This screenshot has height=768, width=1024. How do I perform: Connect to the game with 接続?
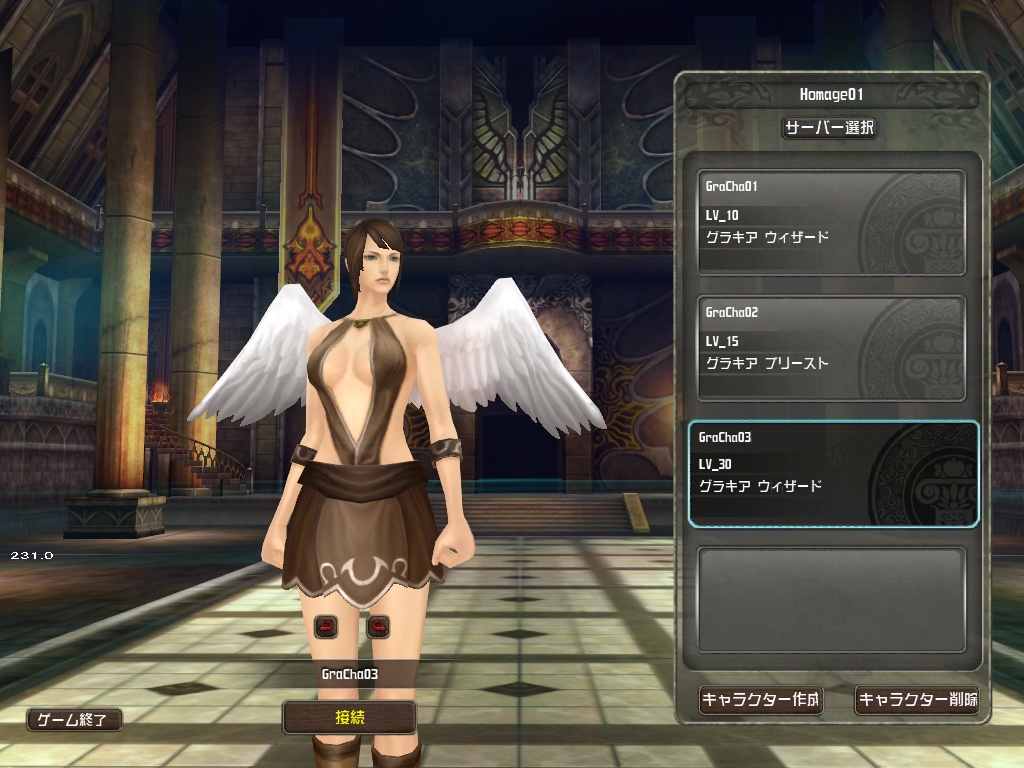349,717
